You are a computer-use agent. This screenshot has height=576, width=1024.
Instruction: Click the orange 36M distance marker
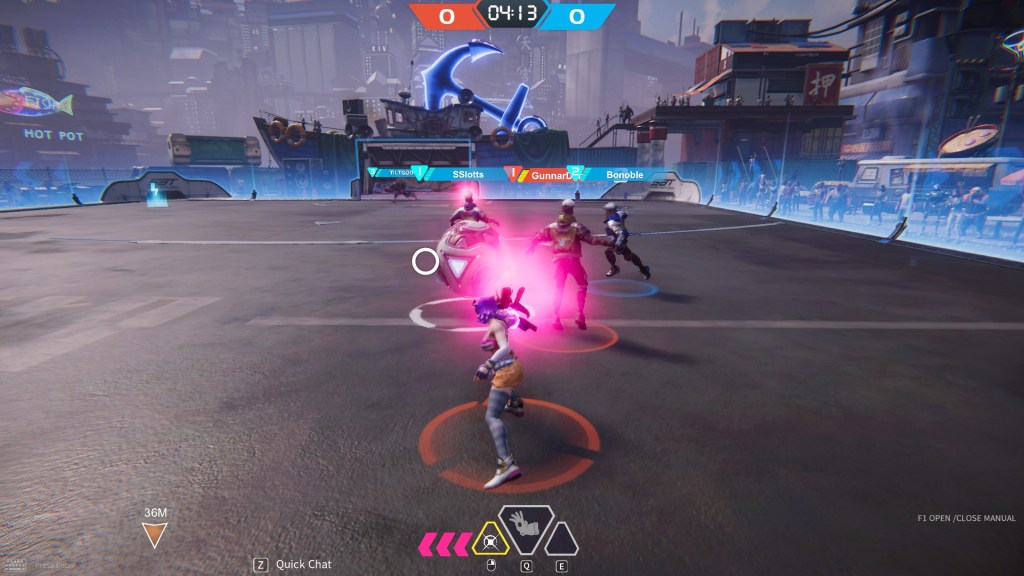pyautogui.click(x=154, y=530)
